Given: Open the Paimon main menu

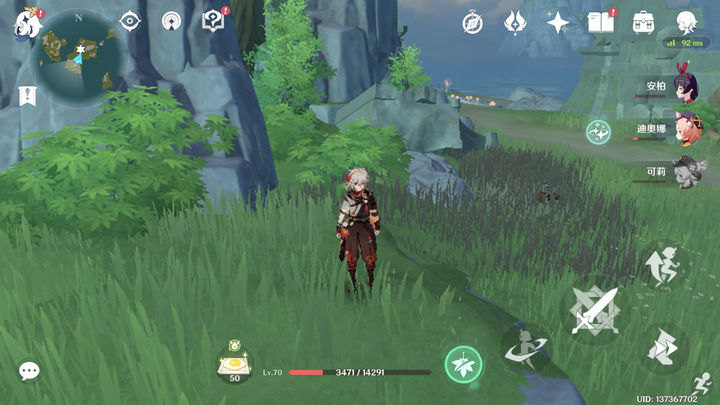Looking at the screenshot, I should tap(23, 23).
